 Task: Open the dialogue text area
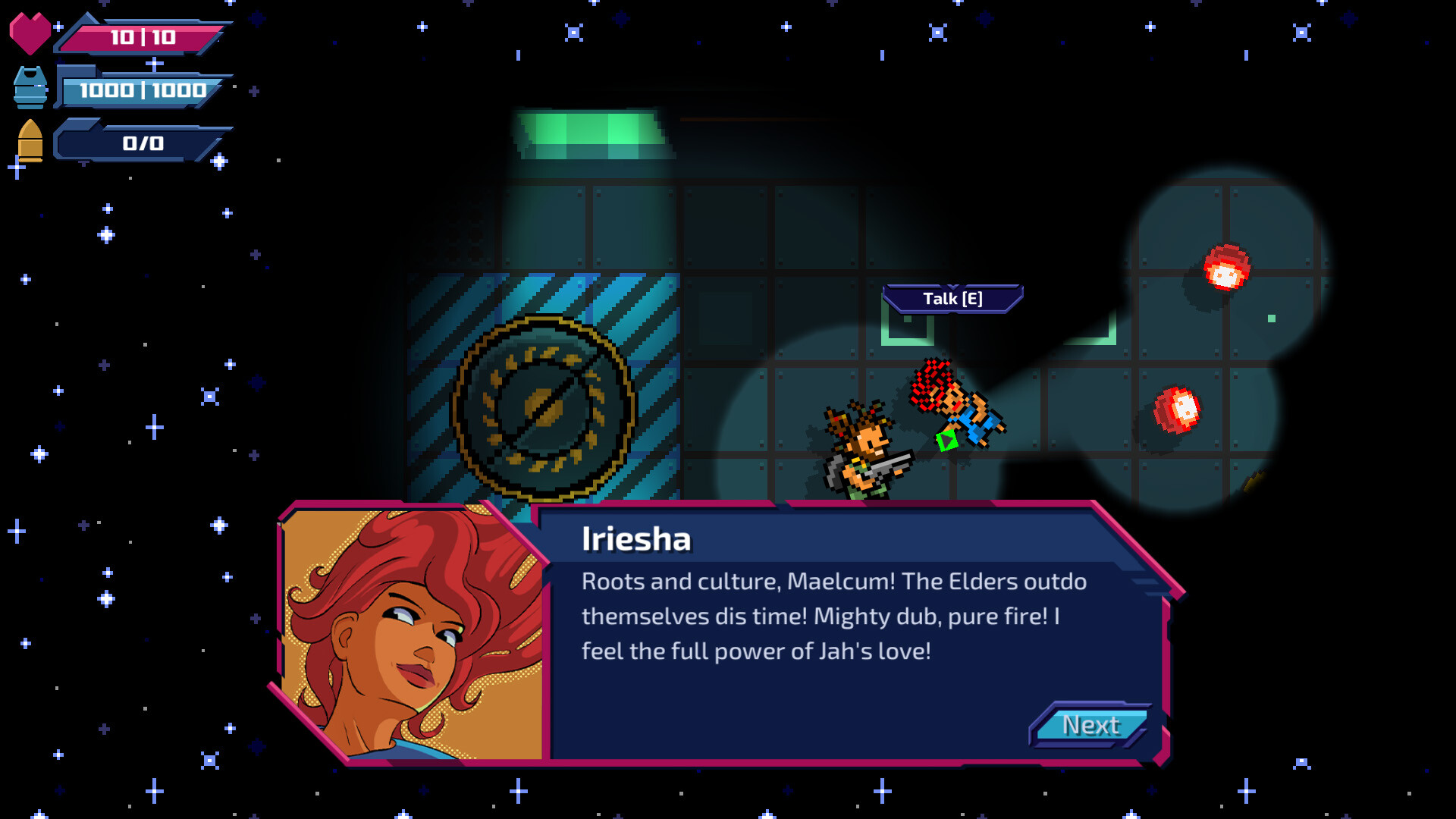(x=834, y=617)
